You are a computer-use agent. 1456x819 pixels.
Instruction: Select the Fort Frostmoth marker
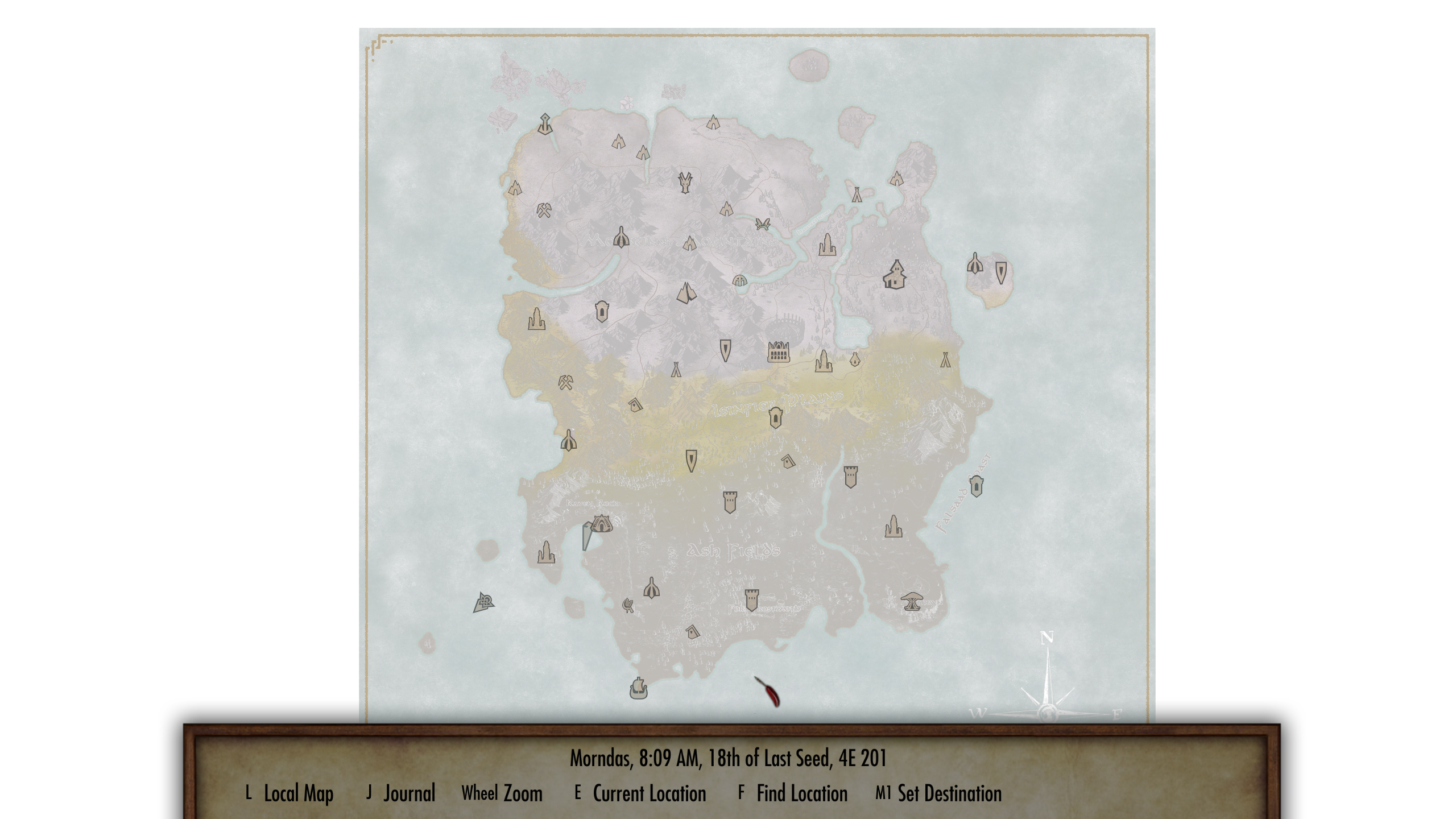(x=752, y=598)
